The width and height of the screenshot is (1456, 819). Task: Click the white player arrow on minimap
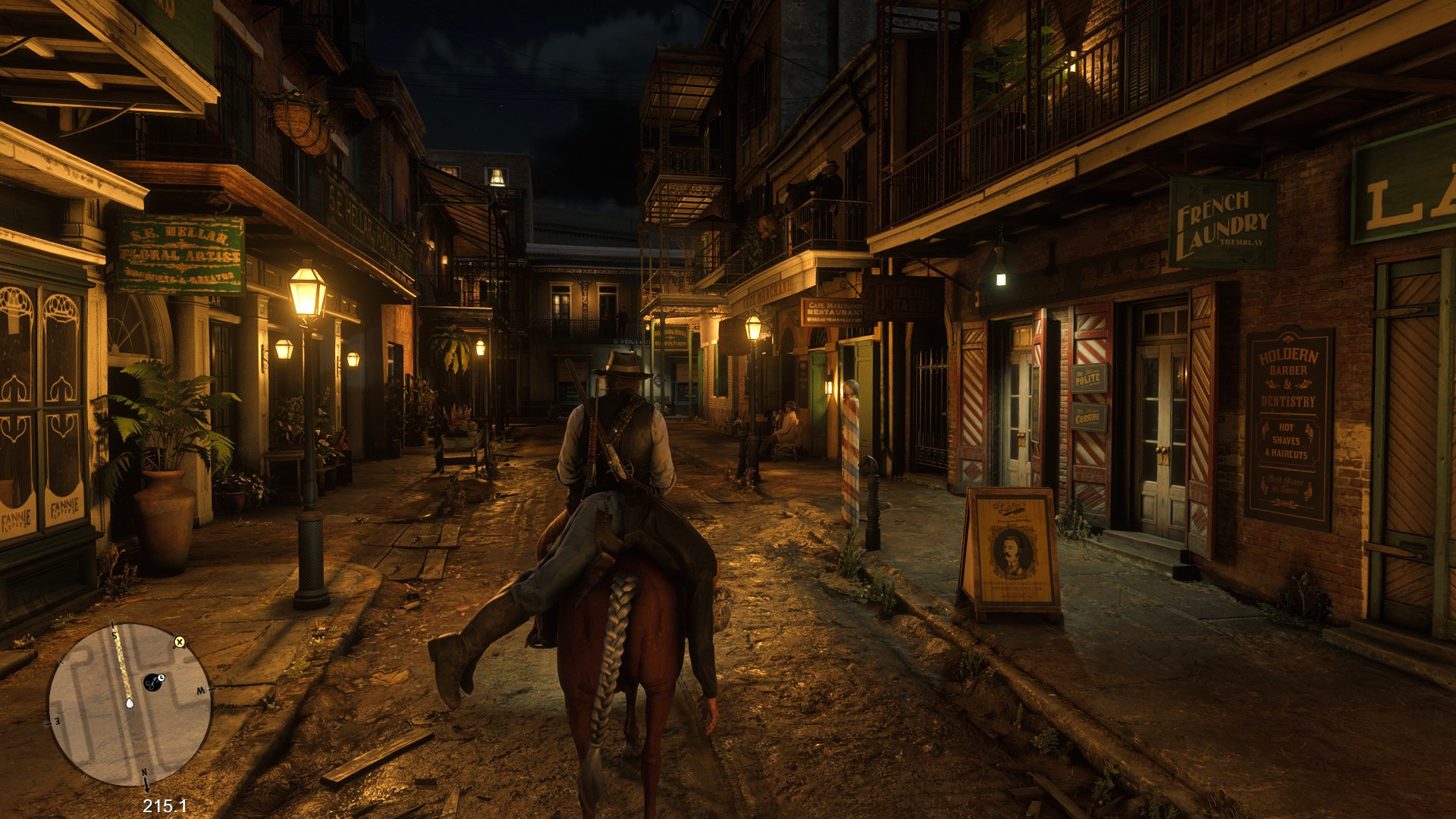tap(130, 702)
